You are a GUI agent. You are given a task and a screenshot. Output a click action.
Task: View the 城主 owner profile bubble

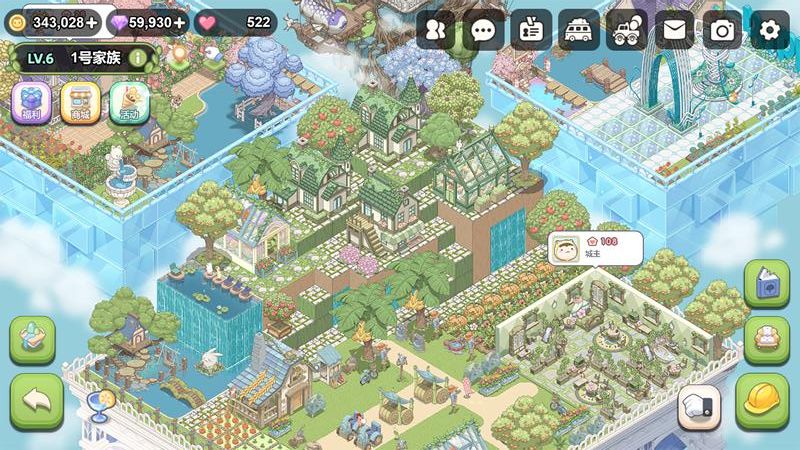tap(595, 249)
